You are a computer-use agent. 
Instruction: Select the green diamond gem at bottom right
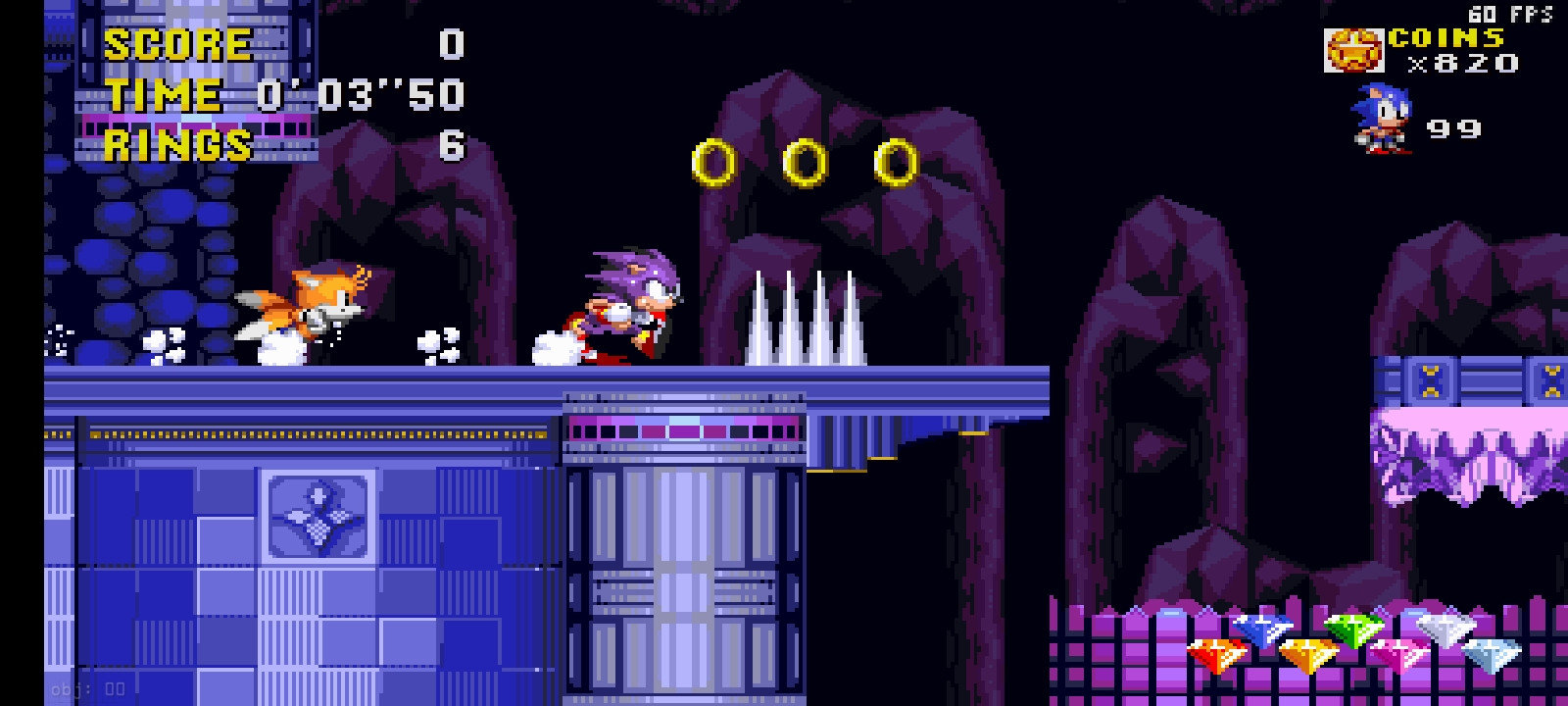1352,628
